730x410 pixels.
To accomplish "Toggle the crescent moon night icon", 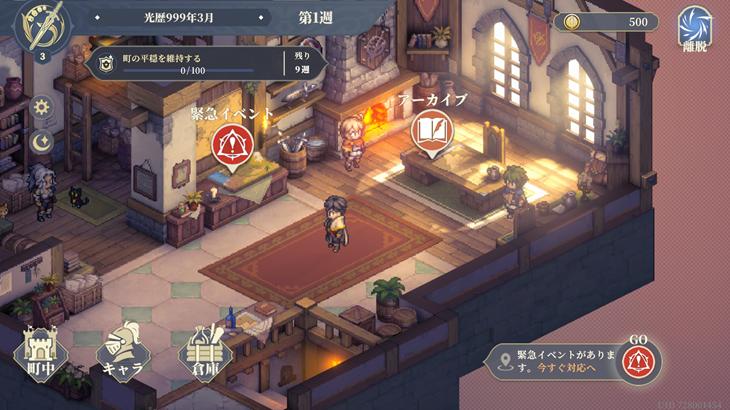I will (42, 142).
